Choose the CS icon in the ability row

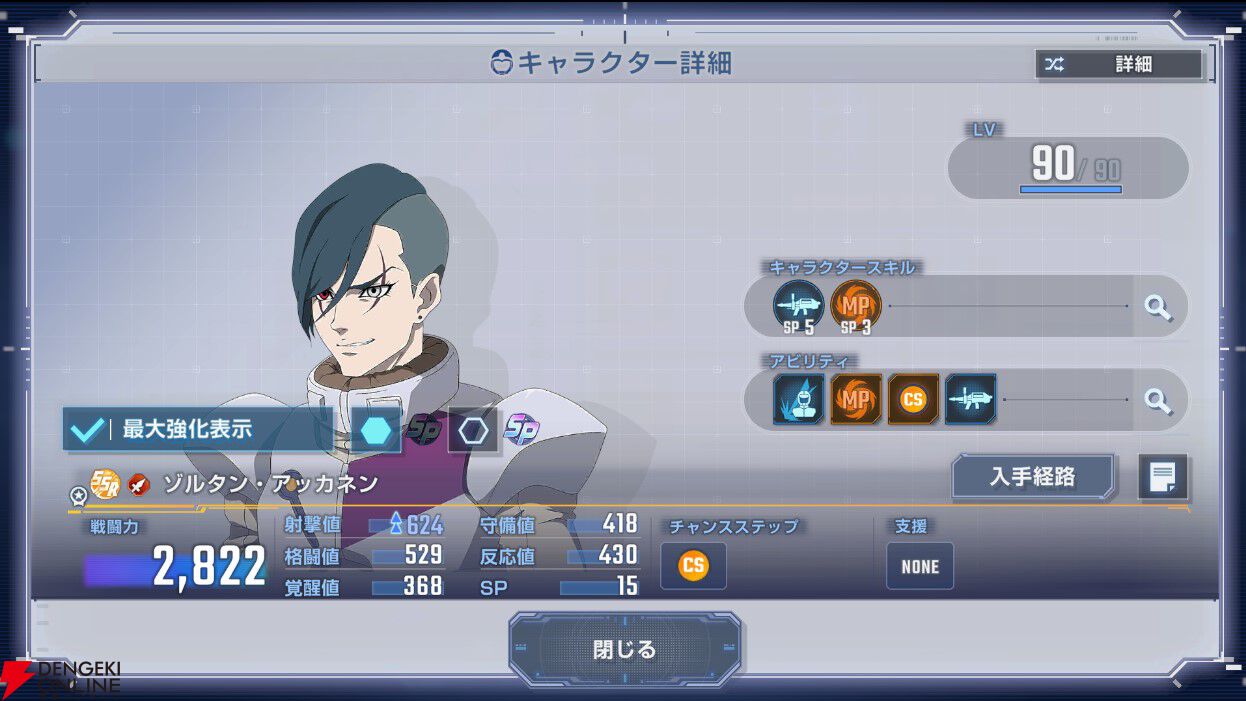tap(913, 400)
